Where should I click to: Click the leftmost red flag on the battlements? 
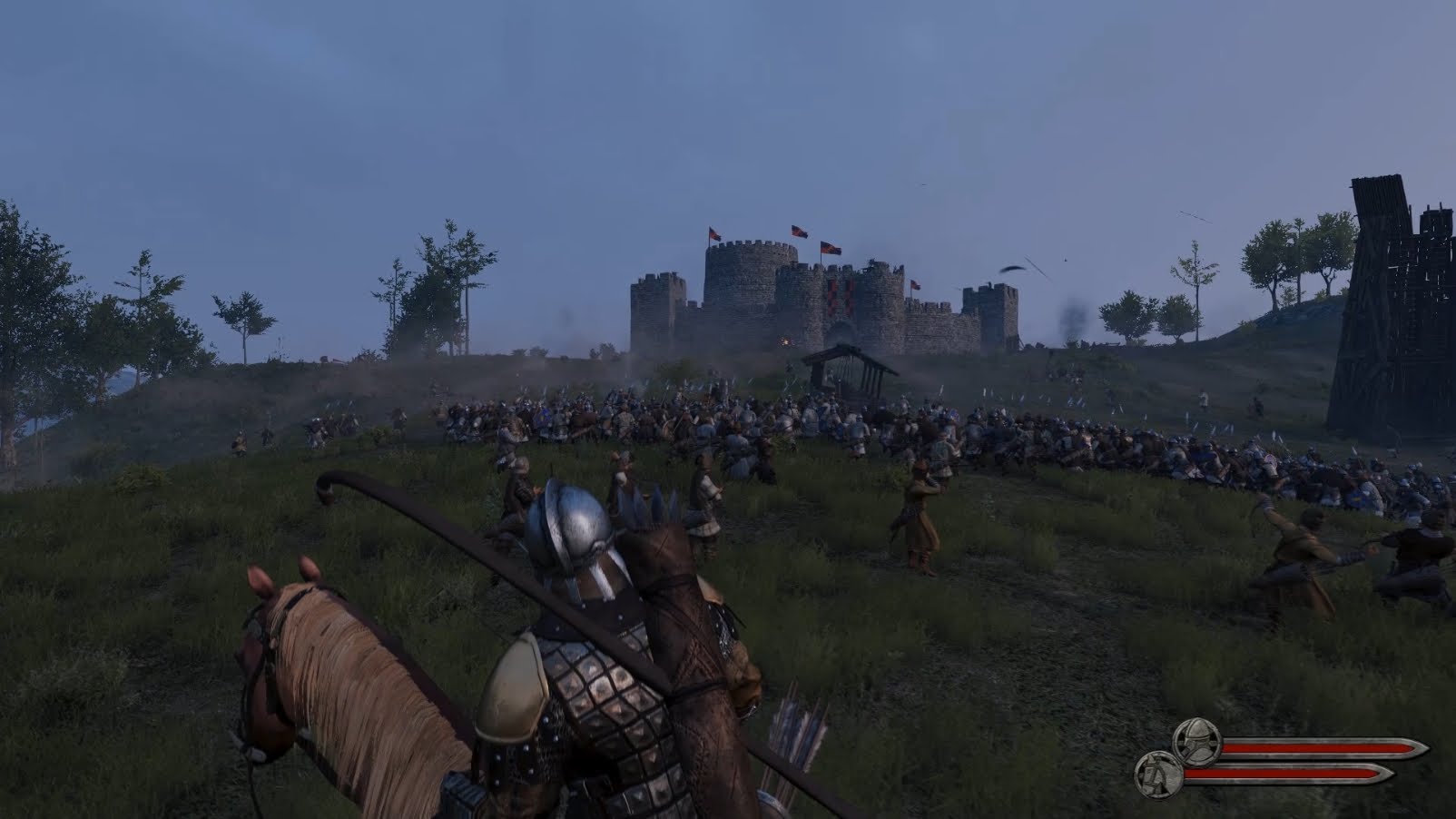(714, 232)
